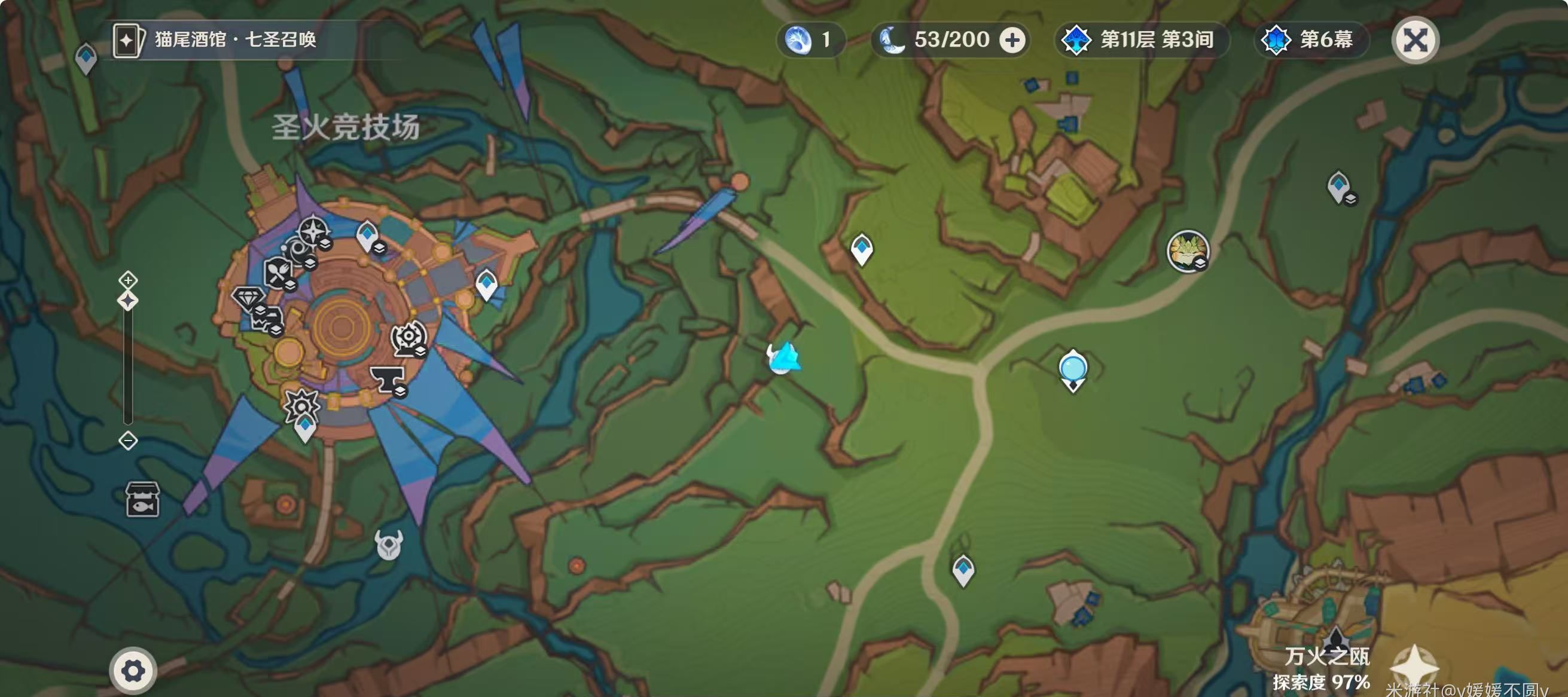1568x697 pixels.
Task: Select the compass Adventurers' Guild marker
Action: coord(313,231)
